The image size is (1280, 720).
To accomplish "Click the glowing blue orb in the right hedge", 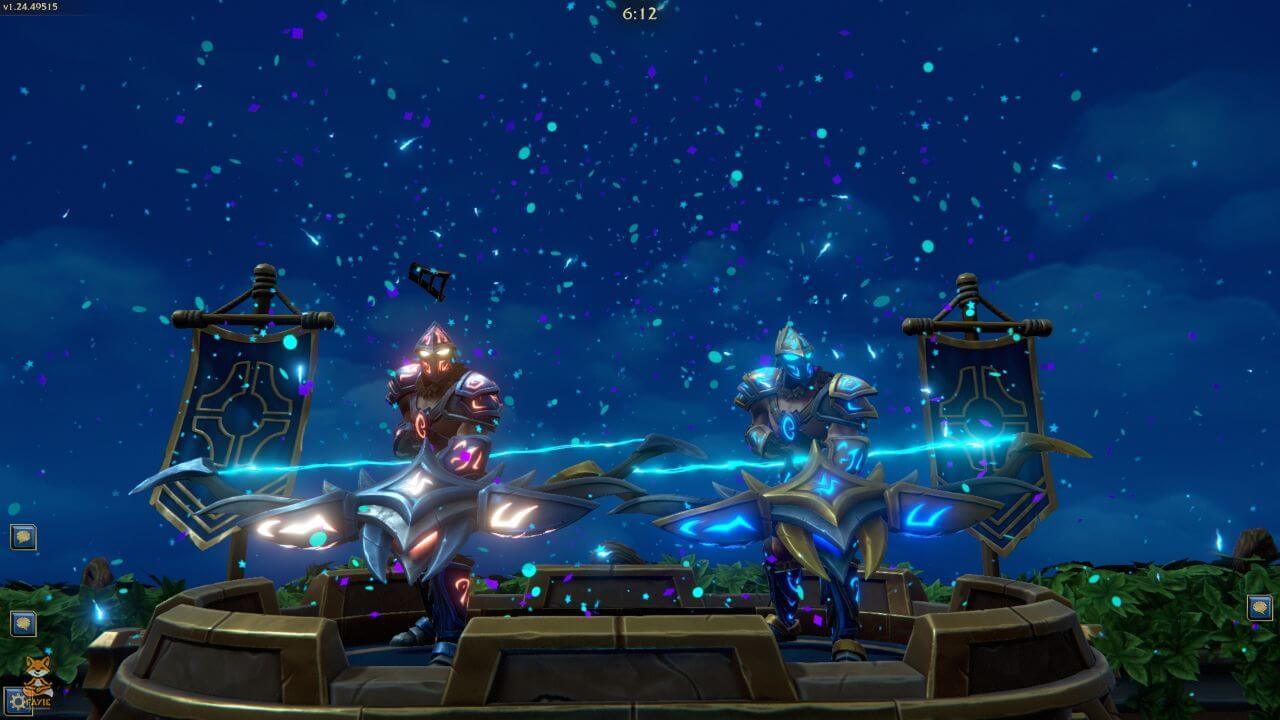I will (x=1116, y=602).
